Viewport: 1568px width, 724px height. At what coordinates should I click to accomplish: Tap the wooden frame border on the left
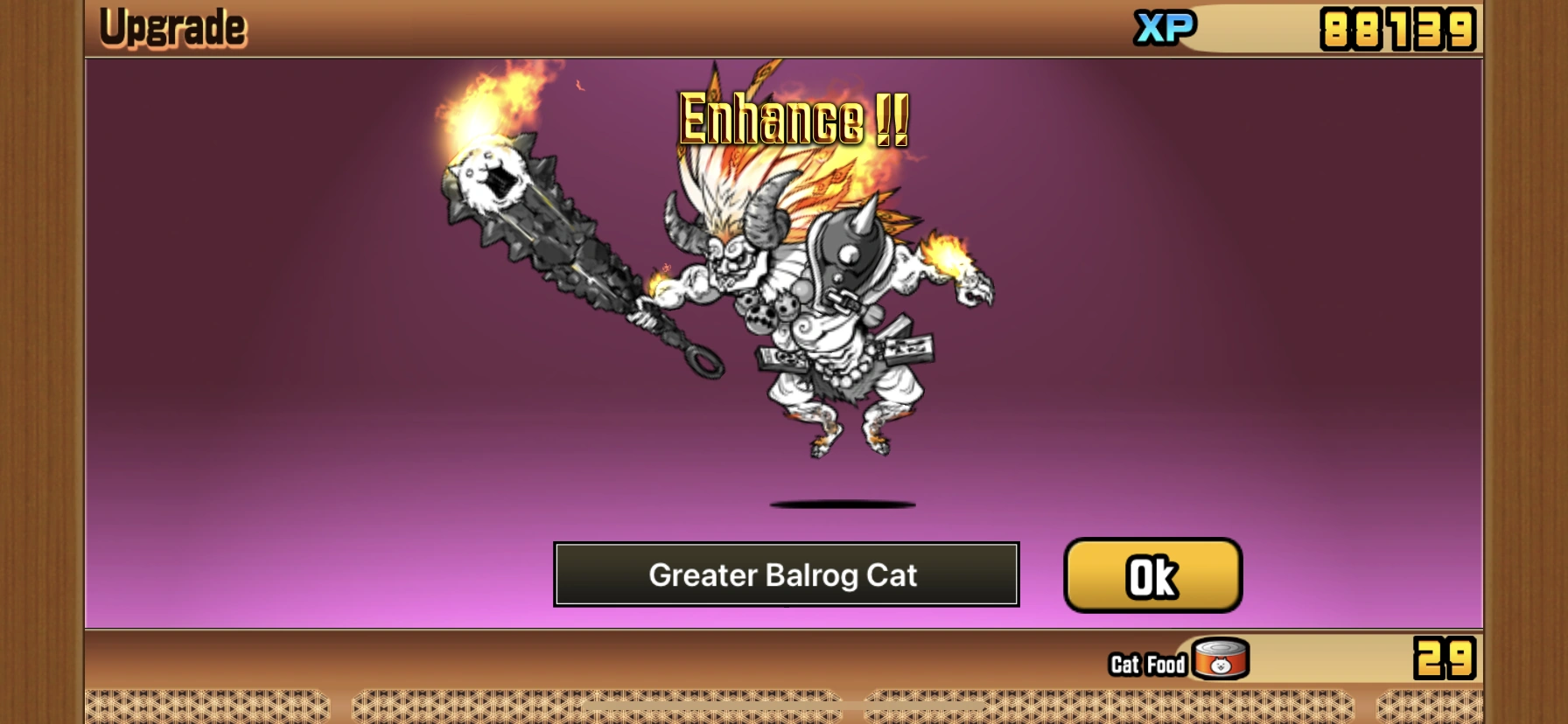(x=39, y=350)
